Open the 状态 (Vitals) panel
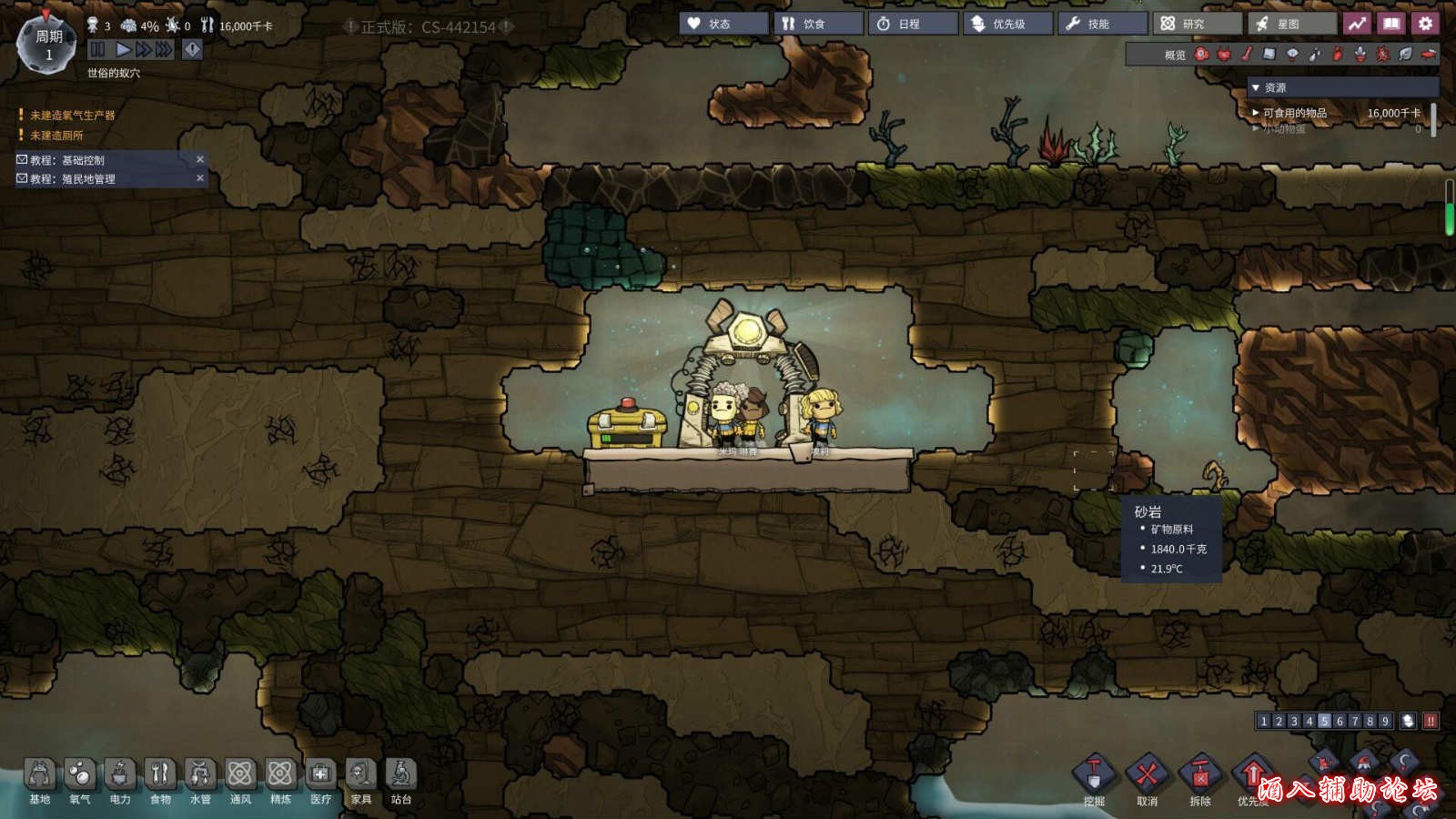This screenshot has width=1456, height=819. (723, 24)
